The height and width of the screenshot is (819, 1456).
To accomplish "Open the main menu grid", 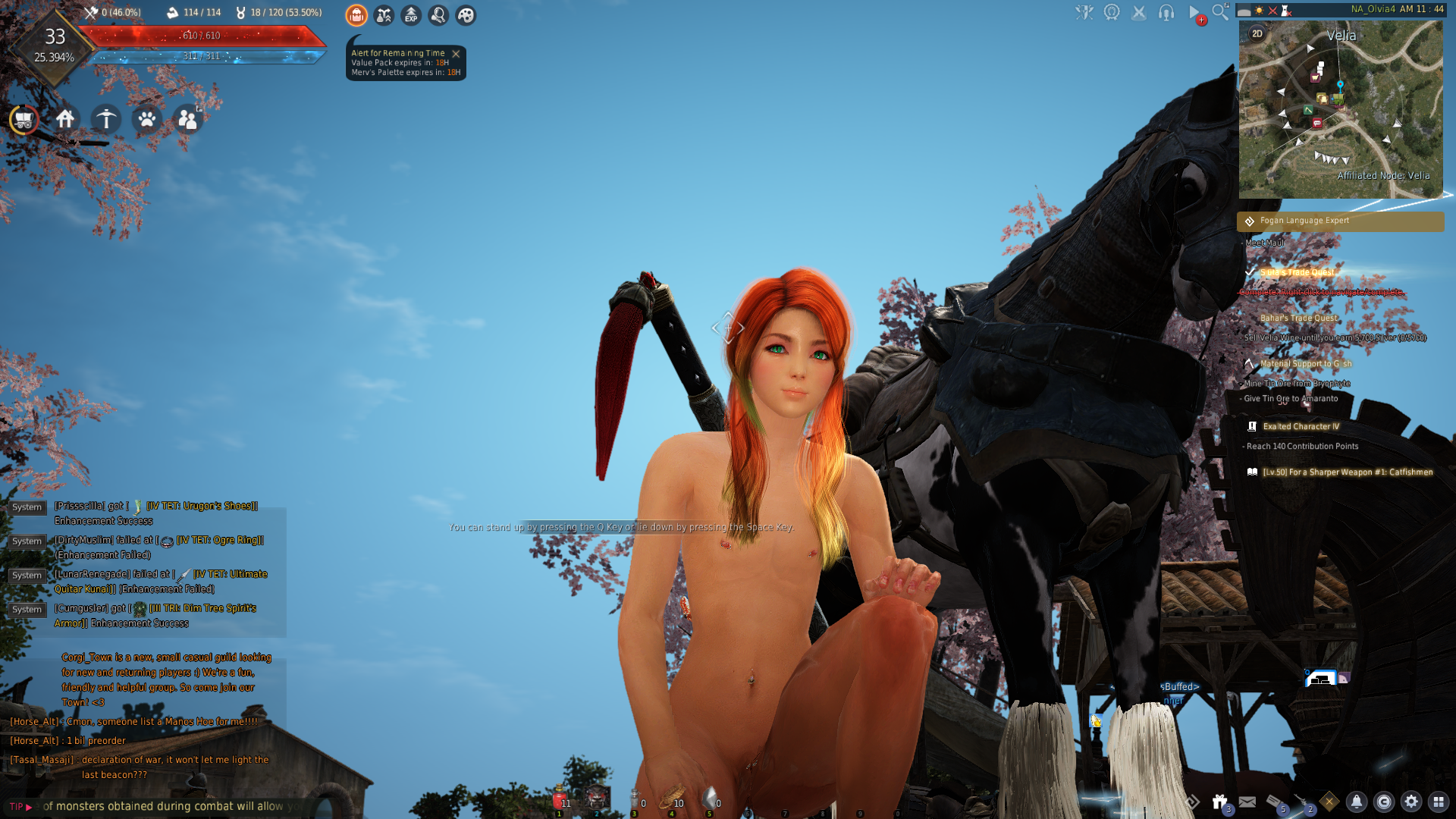I will coord(1439,802).
